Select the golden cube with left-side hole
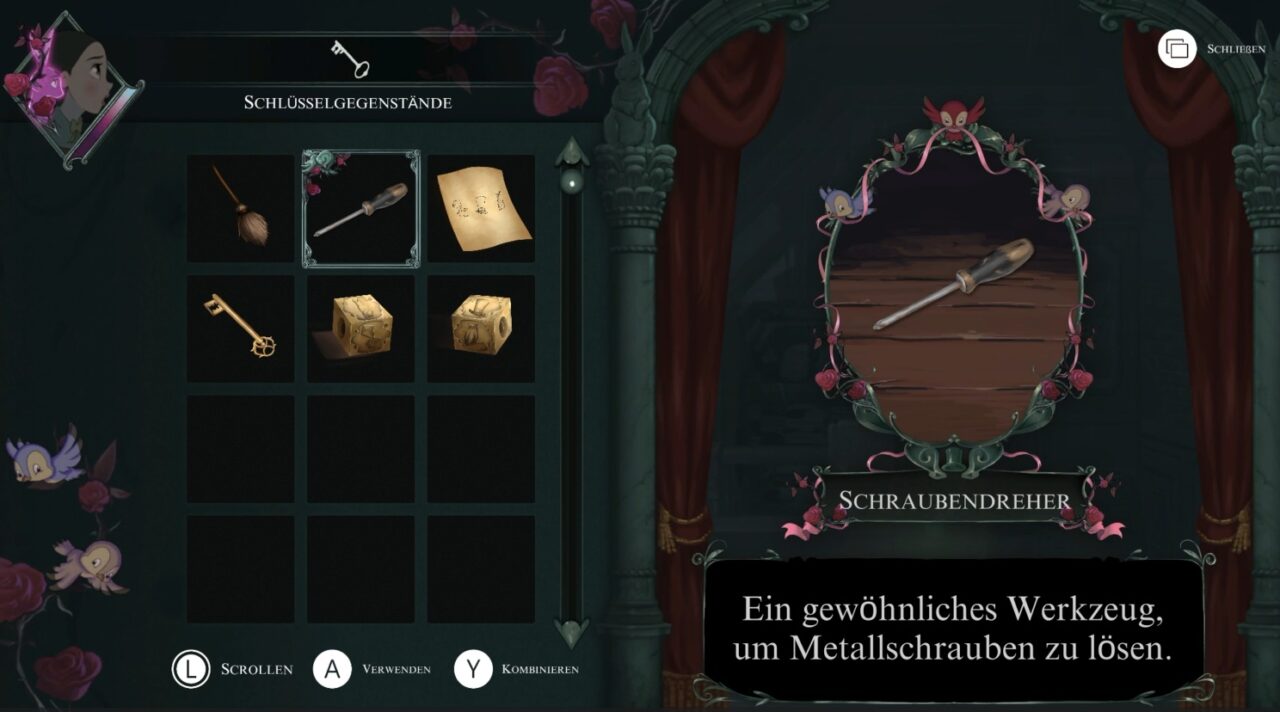Viewport: 1280px width, 712px height. pyautogui.click(x=361, y=329)
